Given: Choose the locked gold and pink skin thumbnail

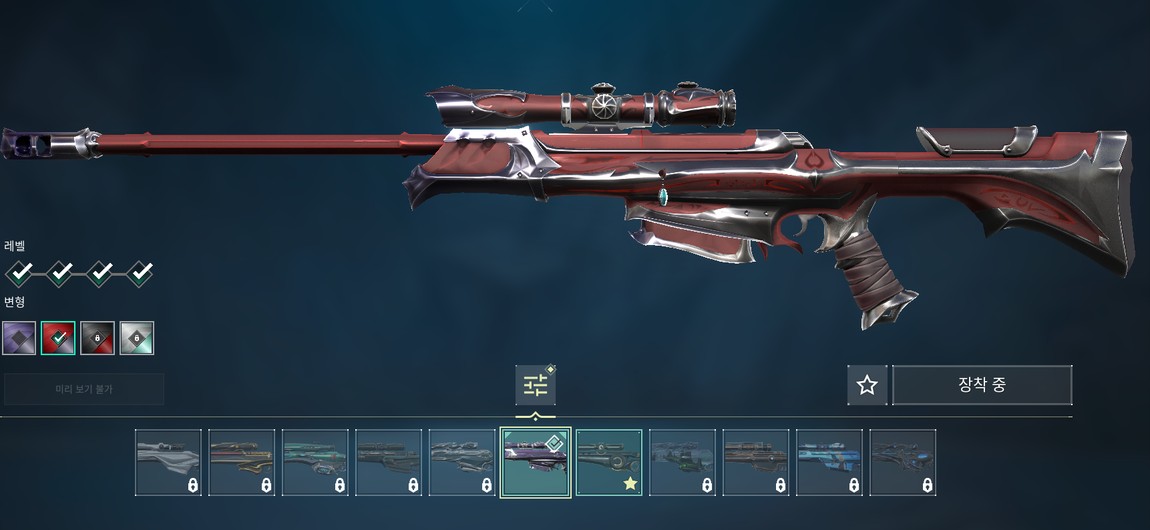Looking at the screenshot, I should point(241,462).
